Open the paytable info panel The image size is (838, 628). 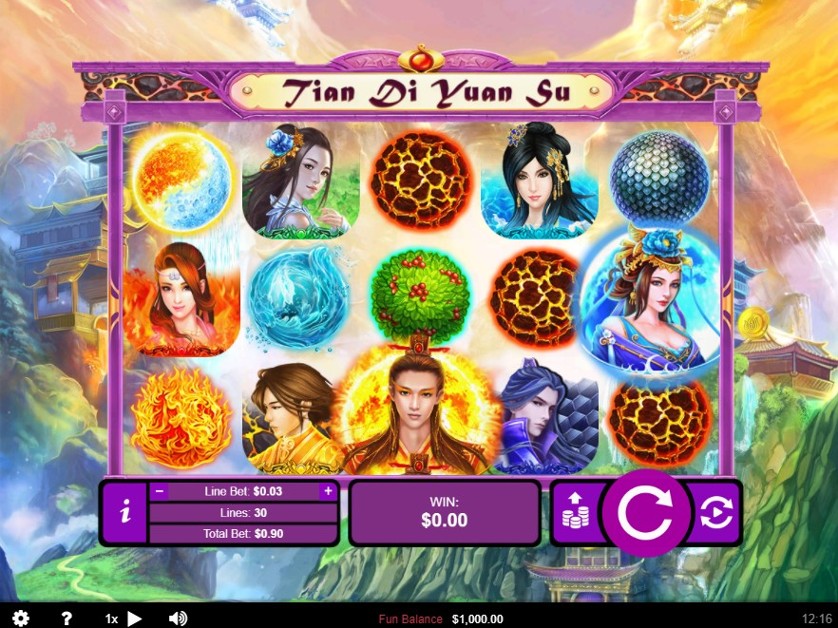pyautogui.click(x=125, y=513)
